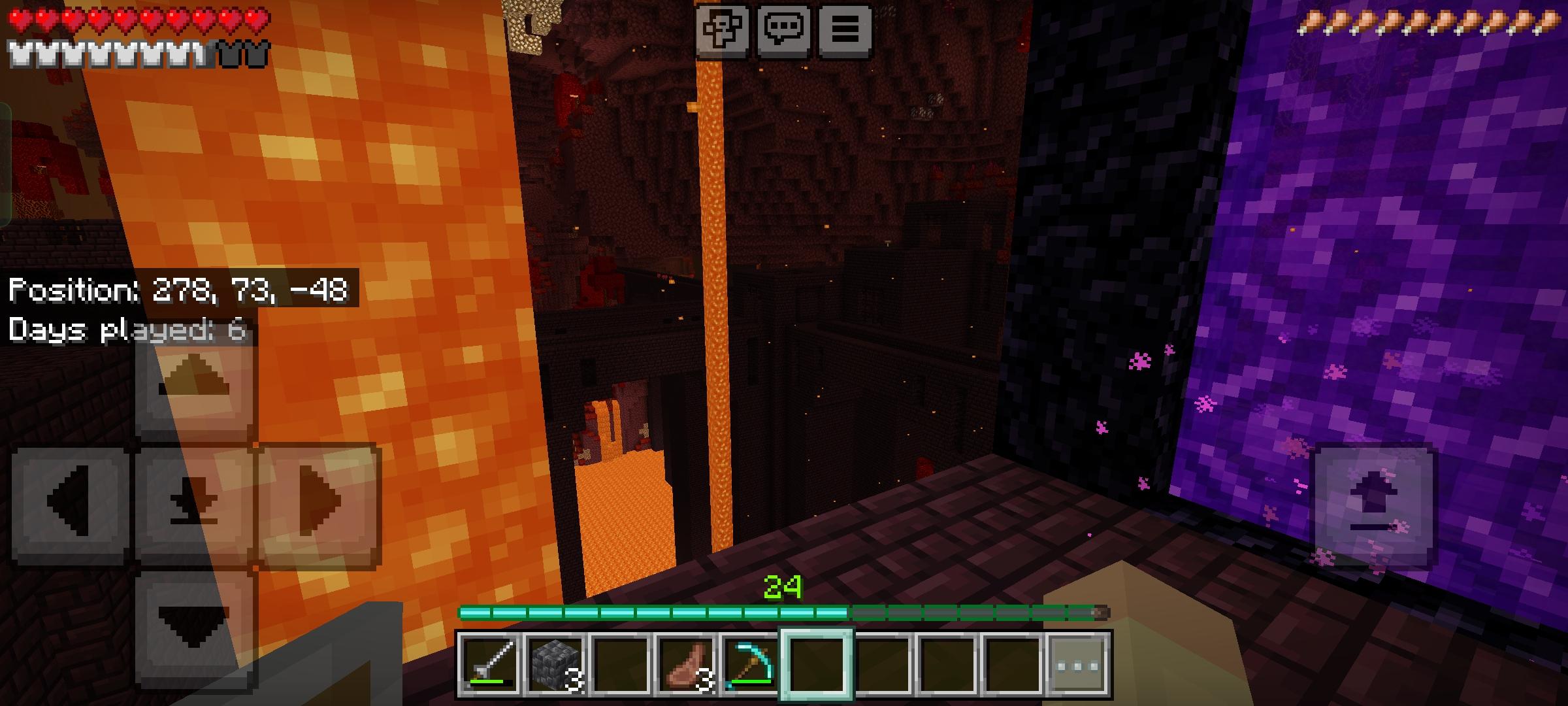Open inventory with the three-dot button
The image size is (1568, 706).
pyautogui.click(x=1077, y=664)
